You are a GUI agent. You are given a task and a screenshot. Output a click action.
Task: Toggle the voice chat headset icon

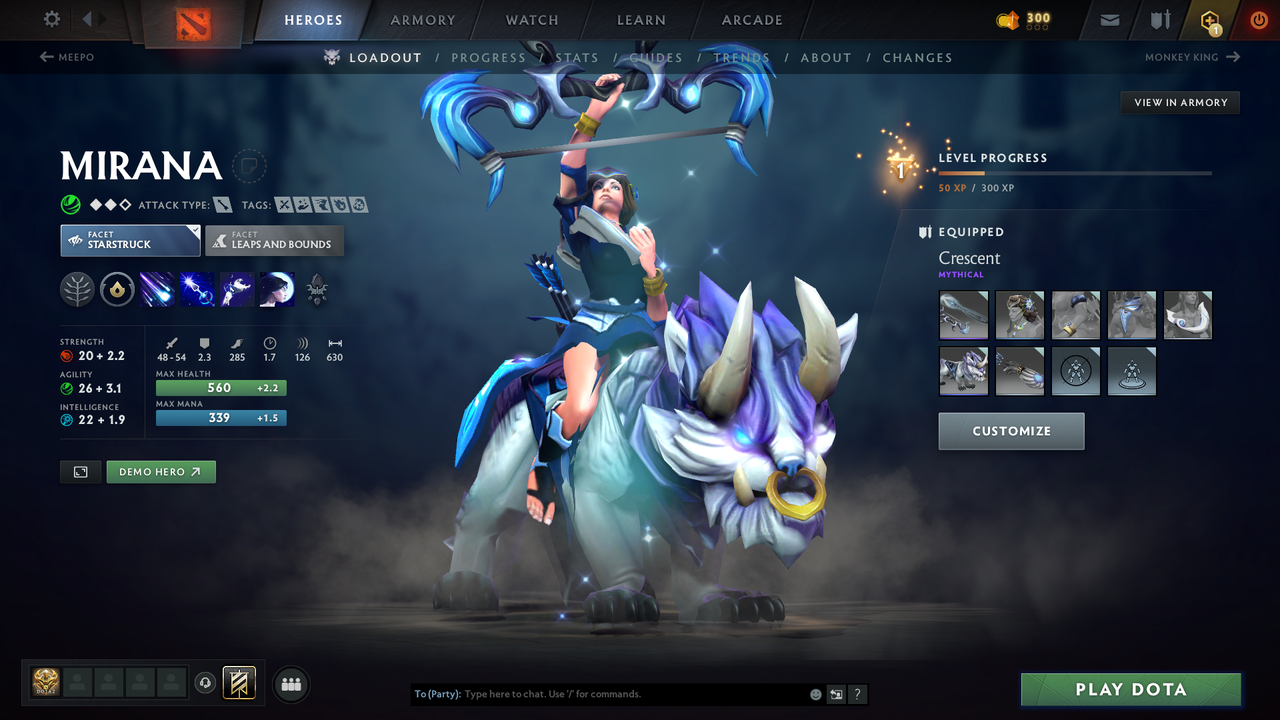point(207,683)
